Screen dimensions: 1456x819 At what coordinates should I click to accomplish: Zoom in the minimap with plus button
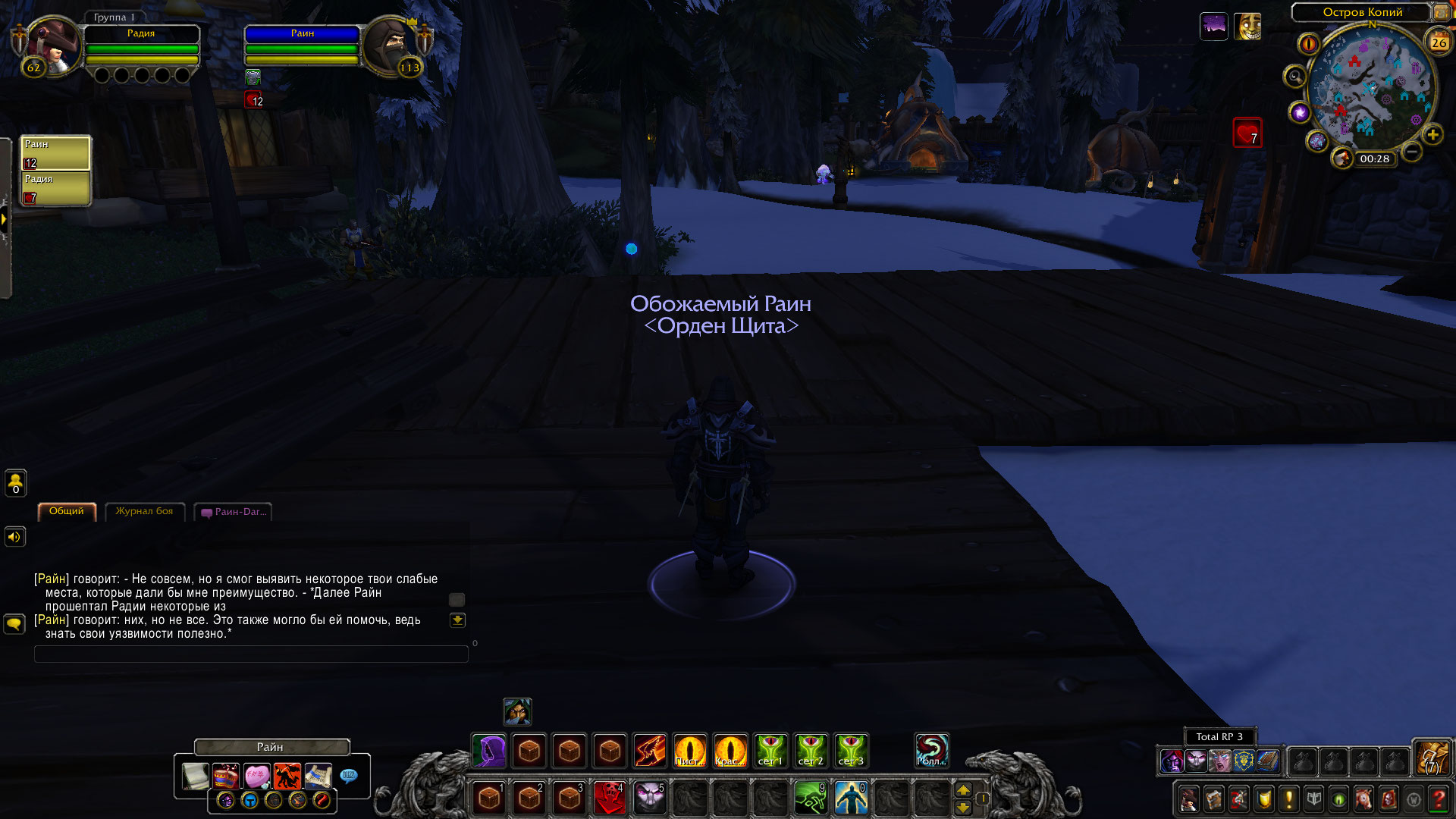pos(1432,136)
